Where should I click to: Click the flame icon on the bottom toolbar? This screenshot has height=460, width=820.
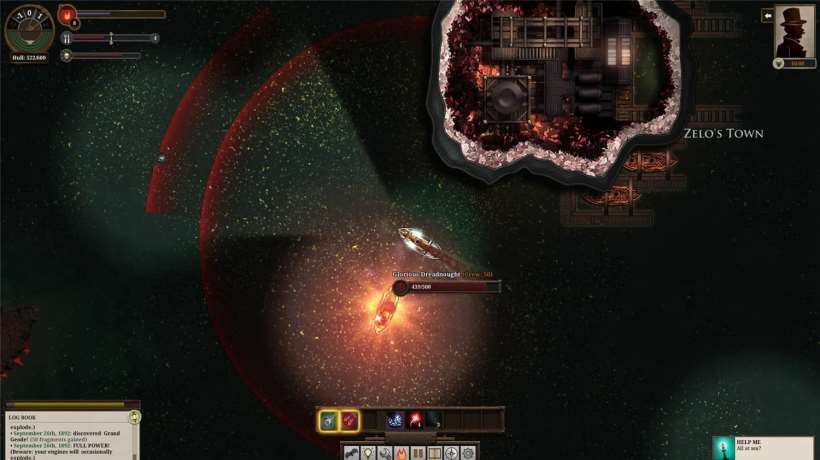(x=402, y=453)
